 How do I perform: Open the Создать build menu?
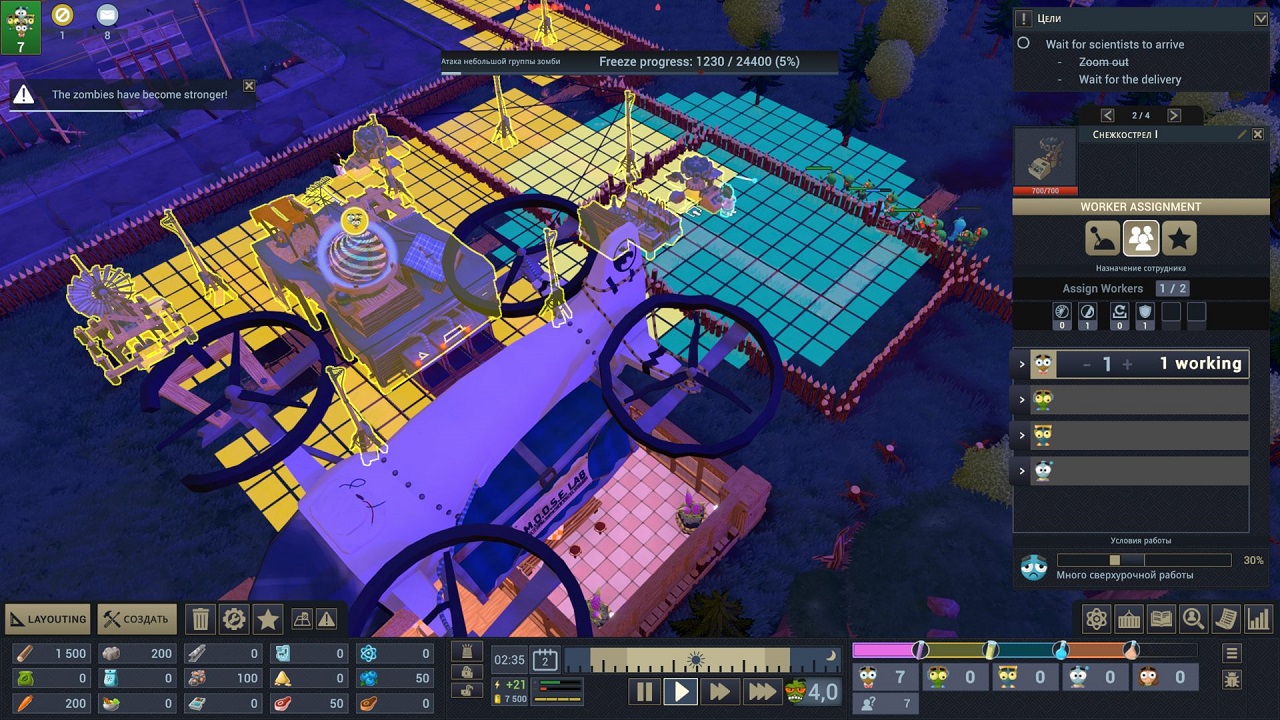click(x=138, y=619)
